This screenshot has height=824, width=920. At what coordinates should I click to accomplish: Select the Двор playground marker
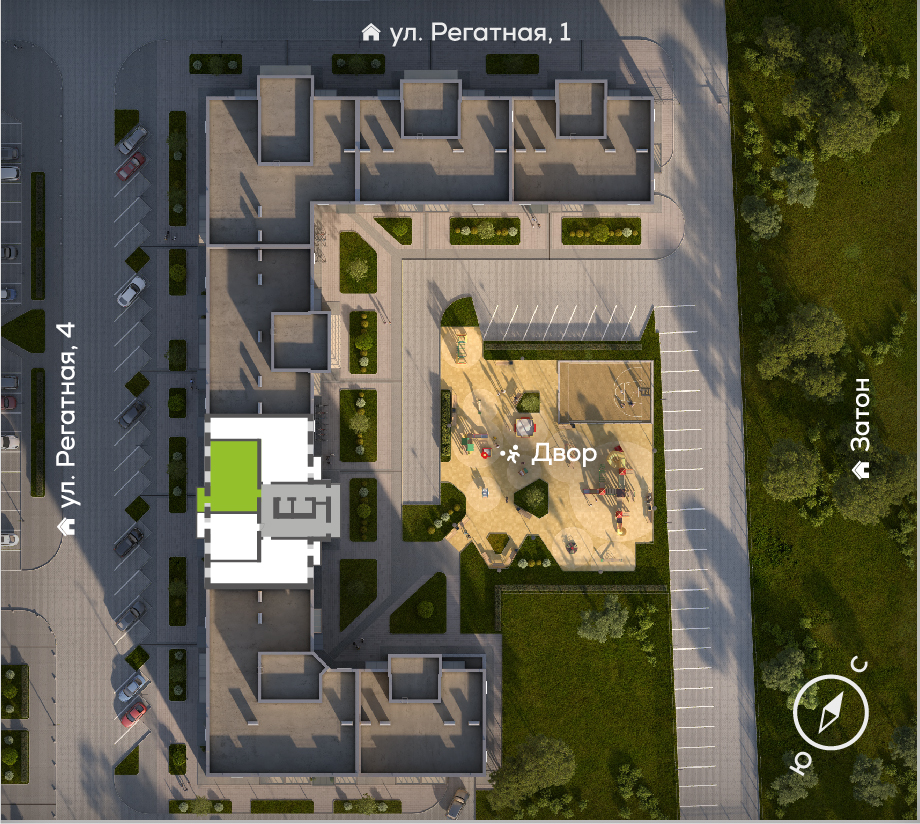point(548,454)
